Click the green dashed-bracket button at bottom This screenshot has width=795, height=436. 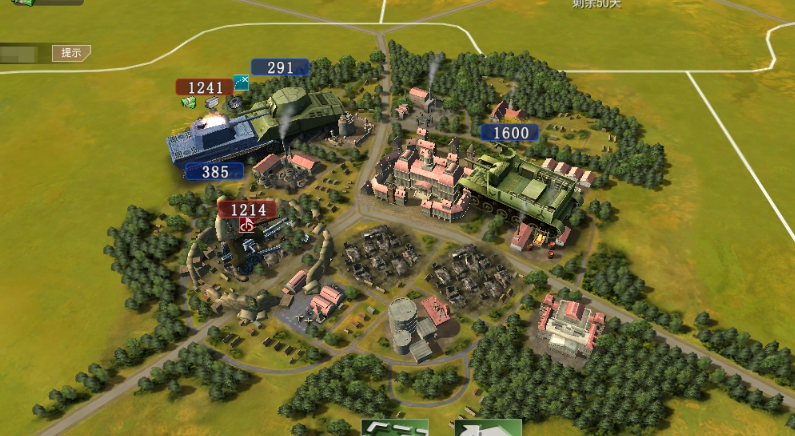[394, 428]
